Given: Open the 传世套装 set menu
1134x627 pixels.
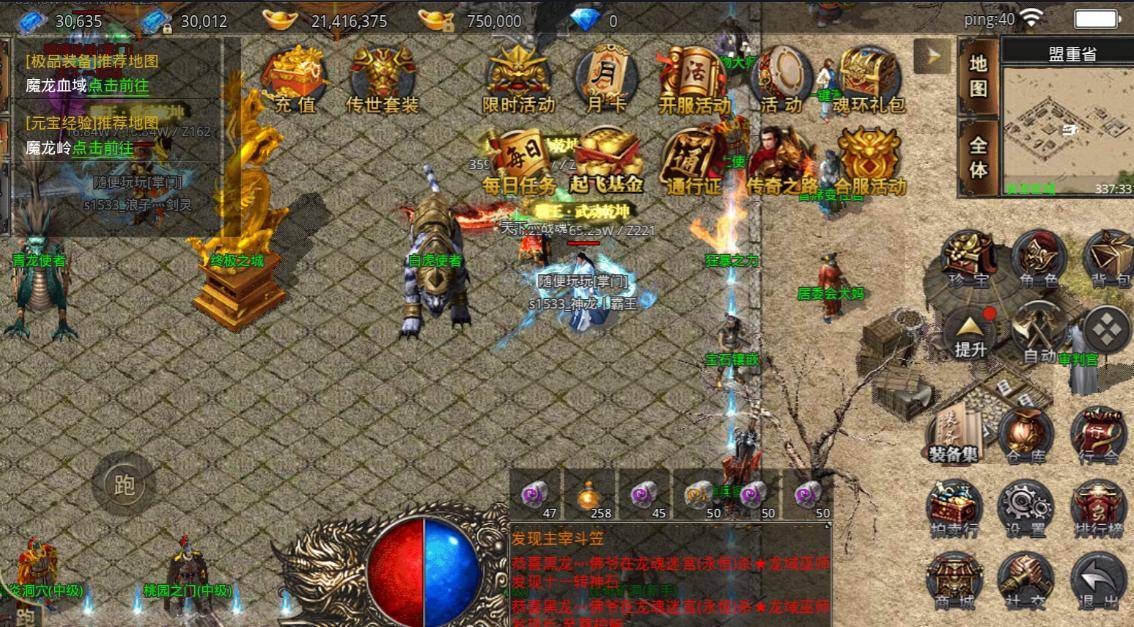Looking at the screenshot, I should click(x=382, y=78).
